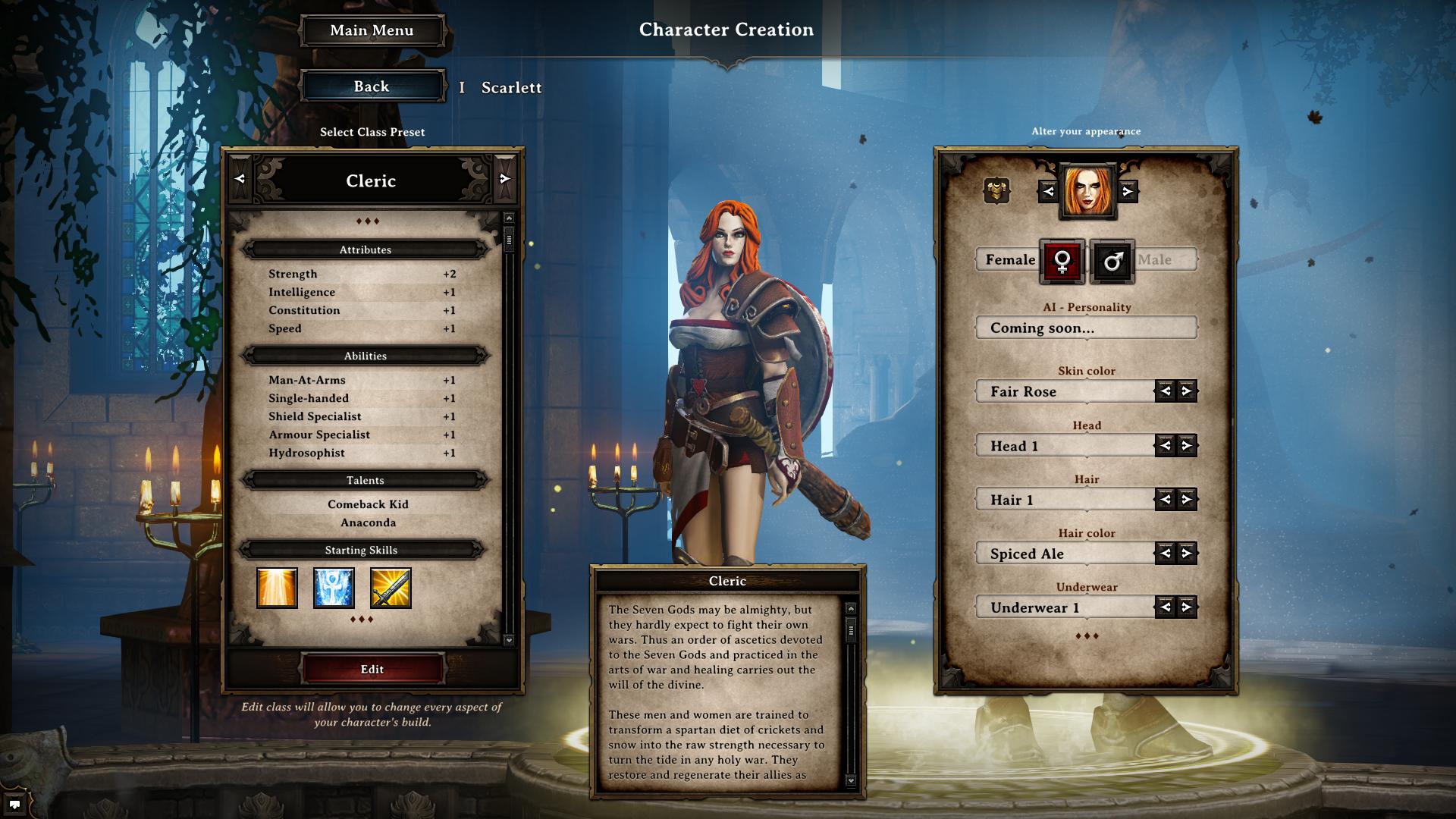Open the AI Personality dropdown

click(1086, 328)
